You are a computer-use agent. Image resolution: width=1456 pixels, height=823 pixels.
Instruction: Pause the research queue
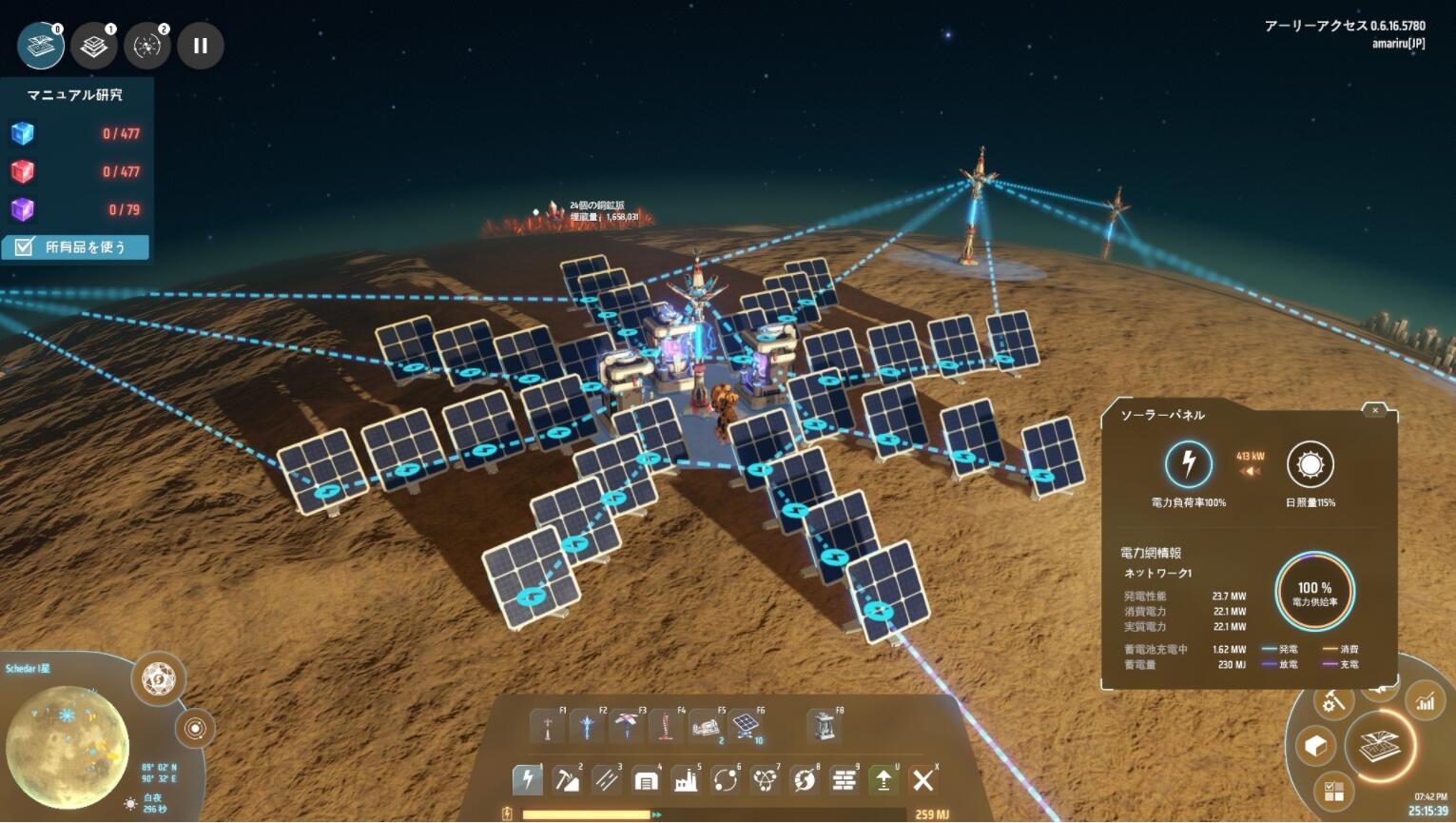pyautogui.click(x=200, y=46)
